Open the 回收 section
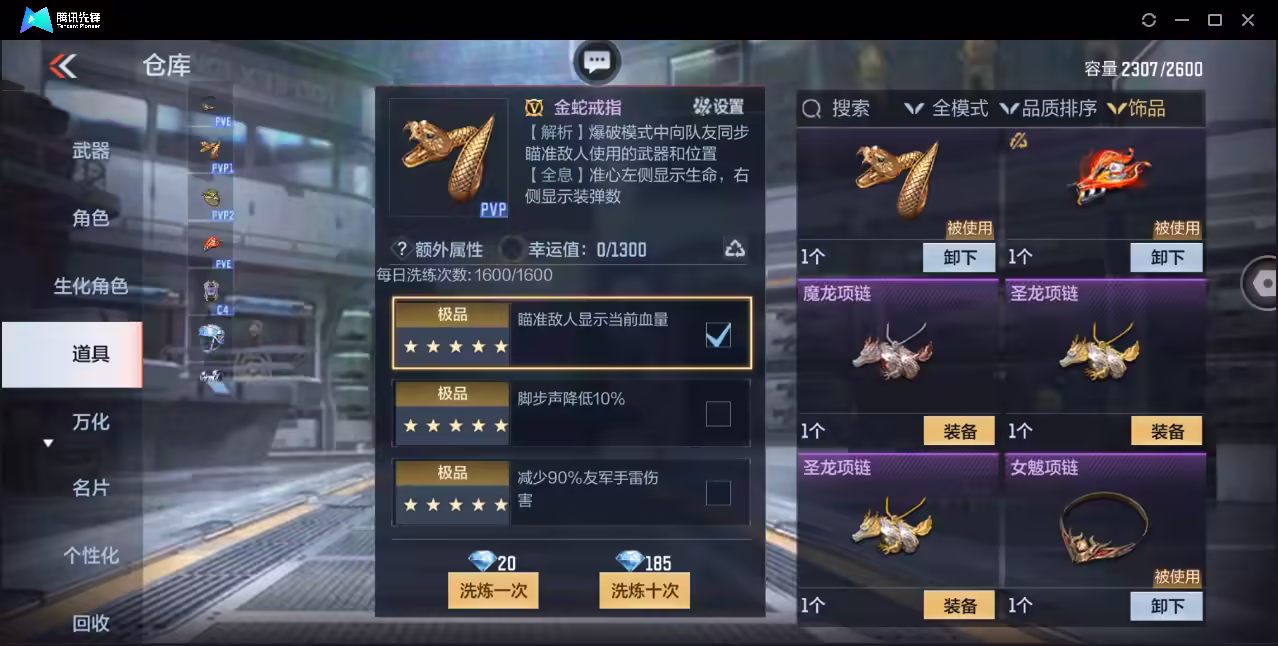The width and height of the screenshot is (1278, 646). point(90,623)
